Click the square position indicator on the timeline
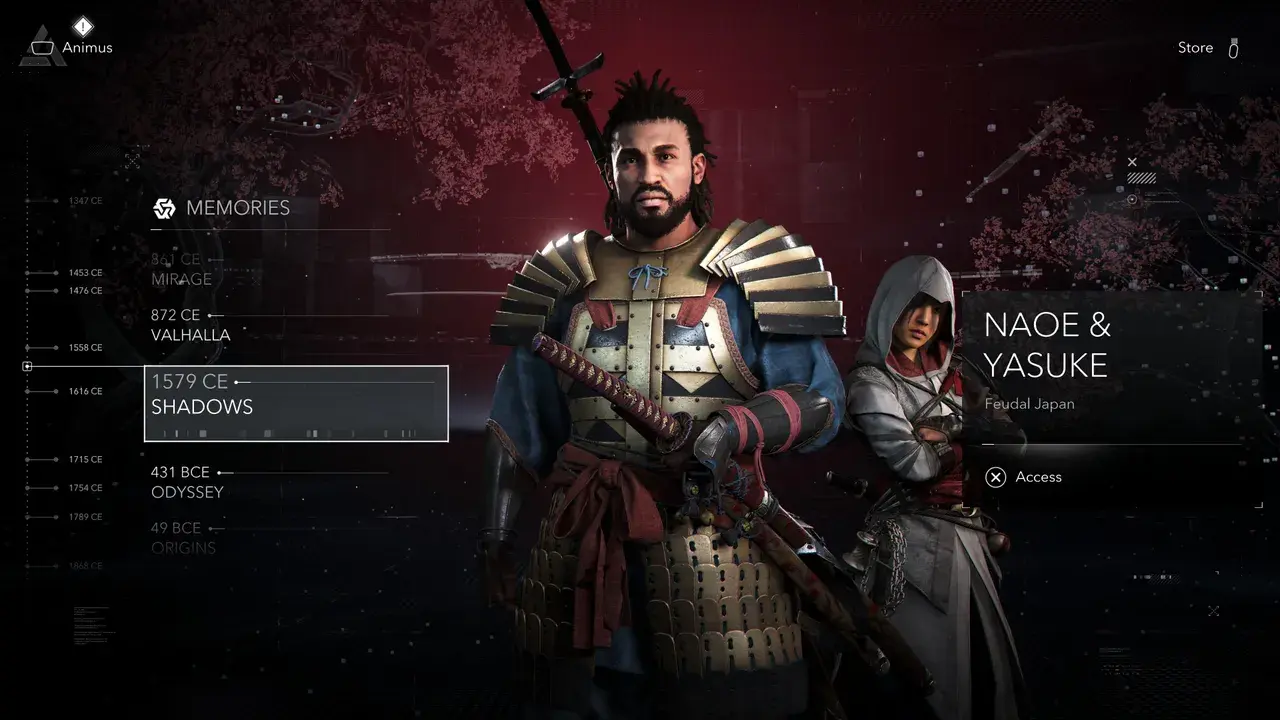The height and width of the screenshot is (720, 1280). (x=28, y=366)
